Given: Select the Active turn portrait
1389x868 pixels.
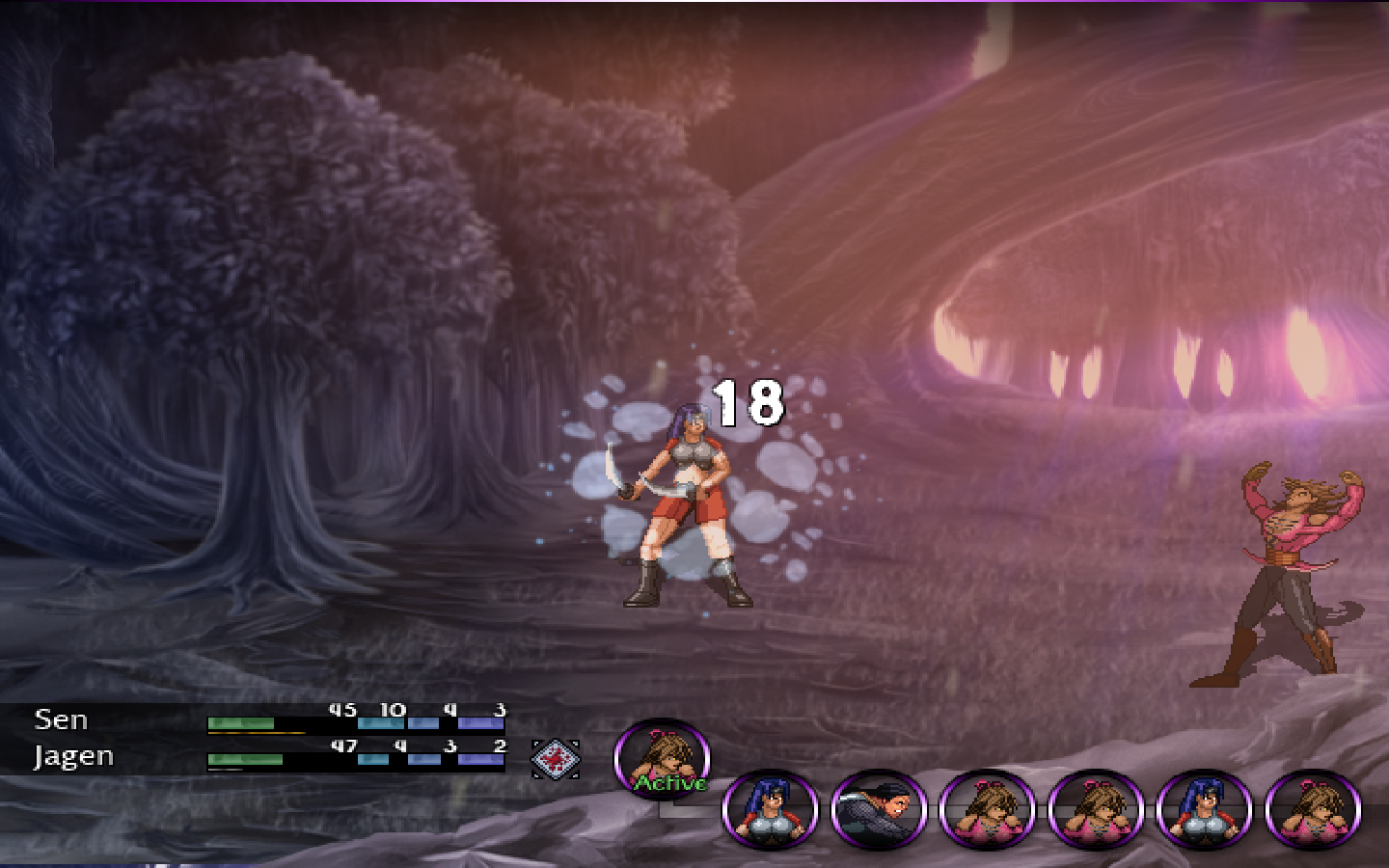Looking at the screenshot, I should pos(663,760).
